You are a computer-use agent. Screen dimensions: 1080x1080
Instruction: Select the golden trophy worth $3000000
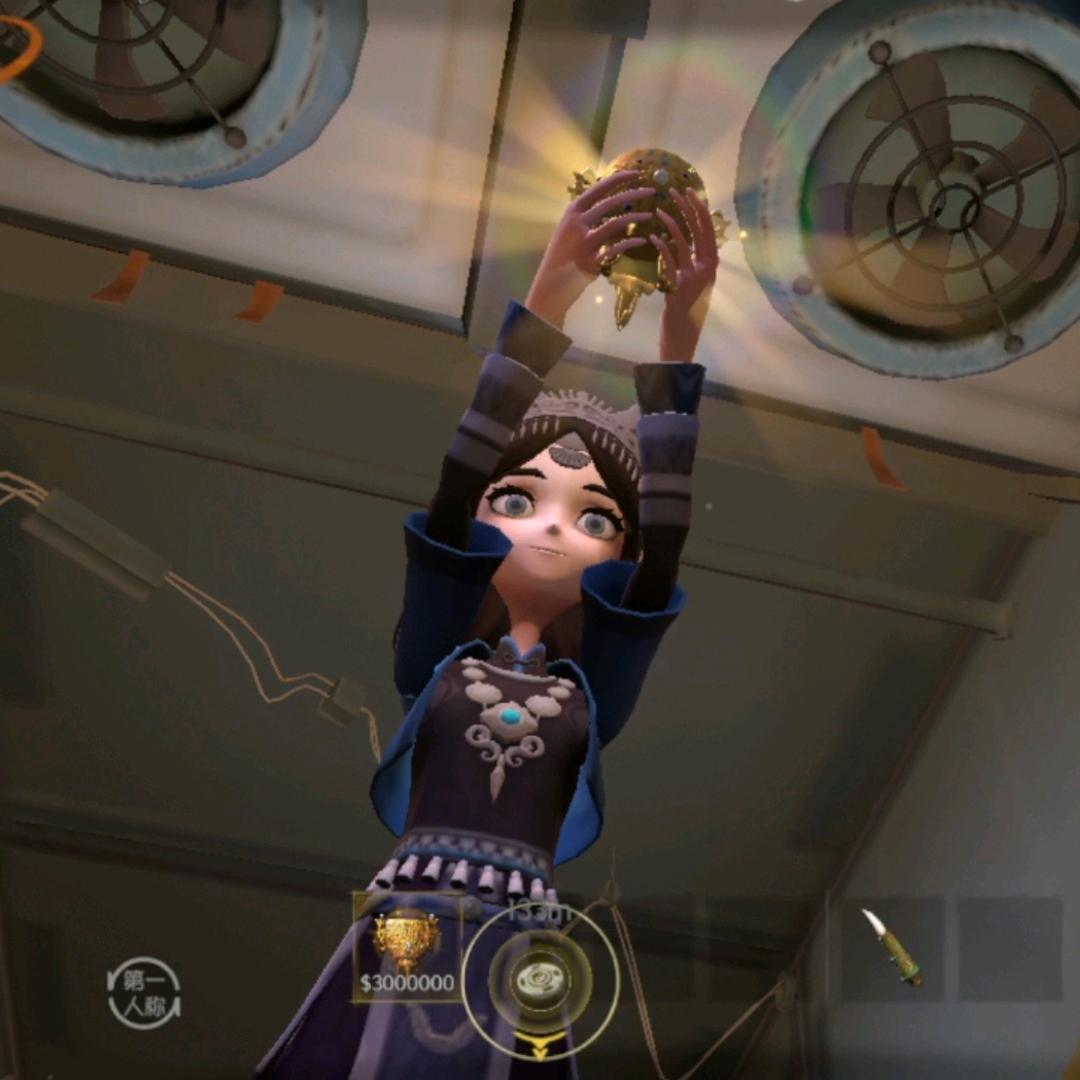pos(407,947)
